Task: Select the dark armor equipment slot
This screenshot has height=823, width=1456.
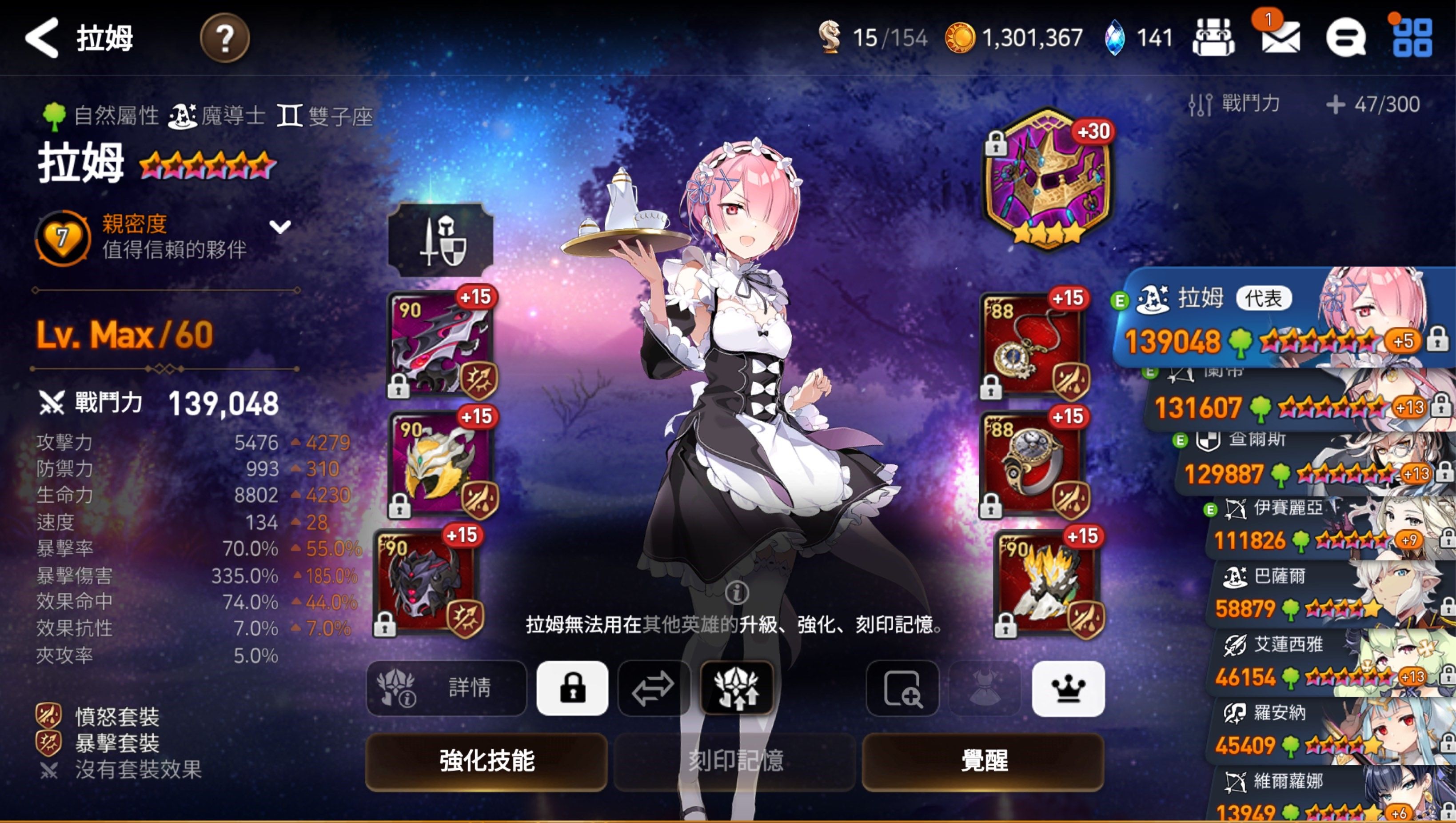Action: [428, 582]
